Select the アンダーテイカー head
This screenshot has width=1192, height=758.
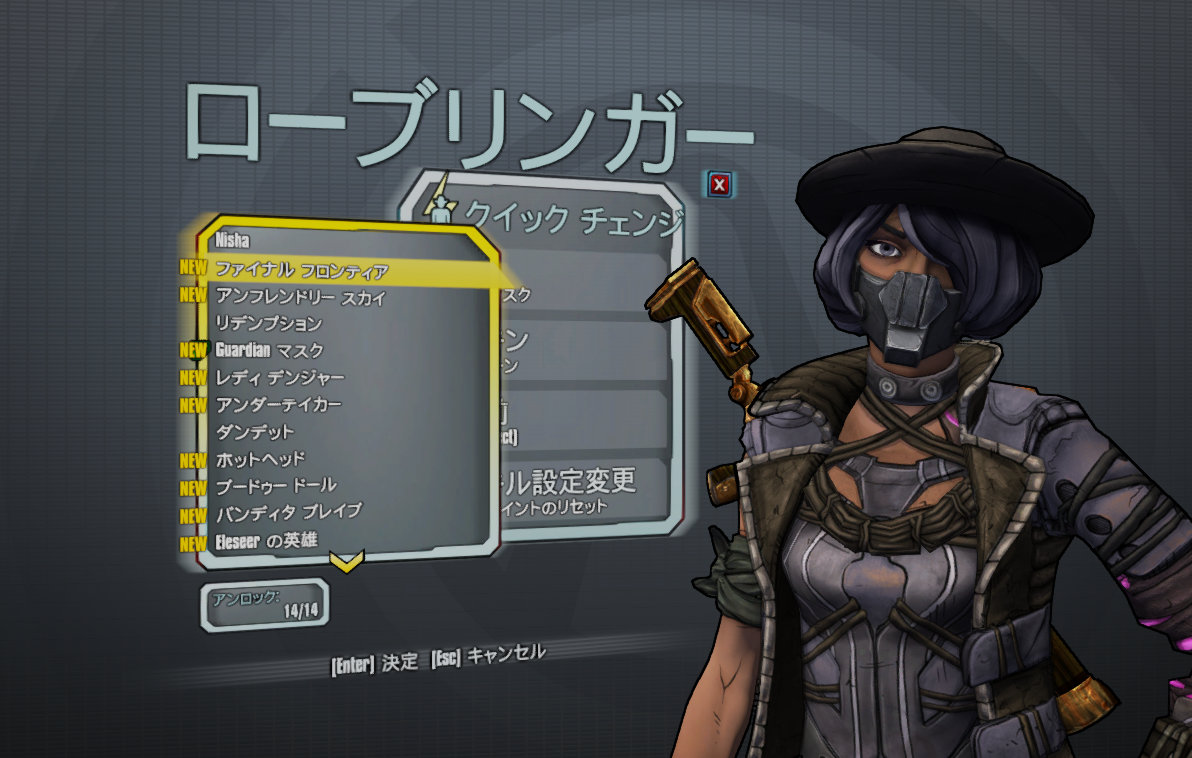point(279,404)
